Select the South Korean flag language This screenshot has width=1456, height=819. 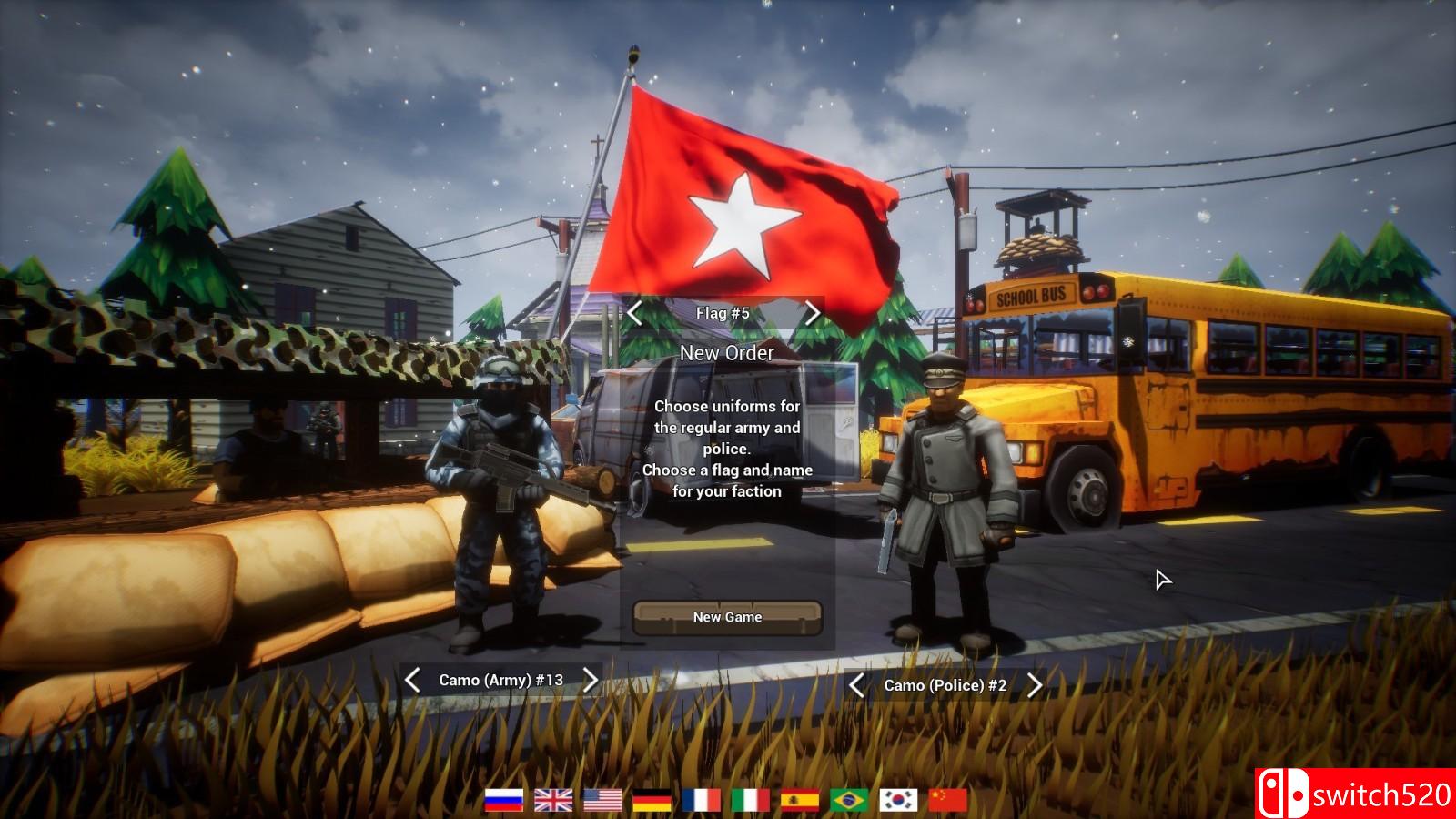pos(898,800)
